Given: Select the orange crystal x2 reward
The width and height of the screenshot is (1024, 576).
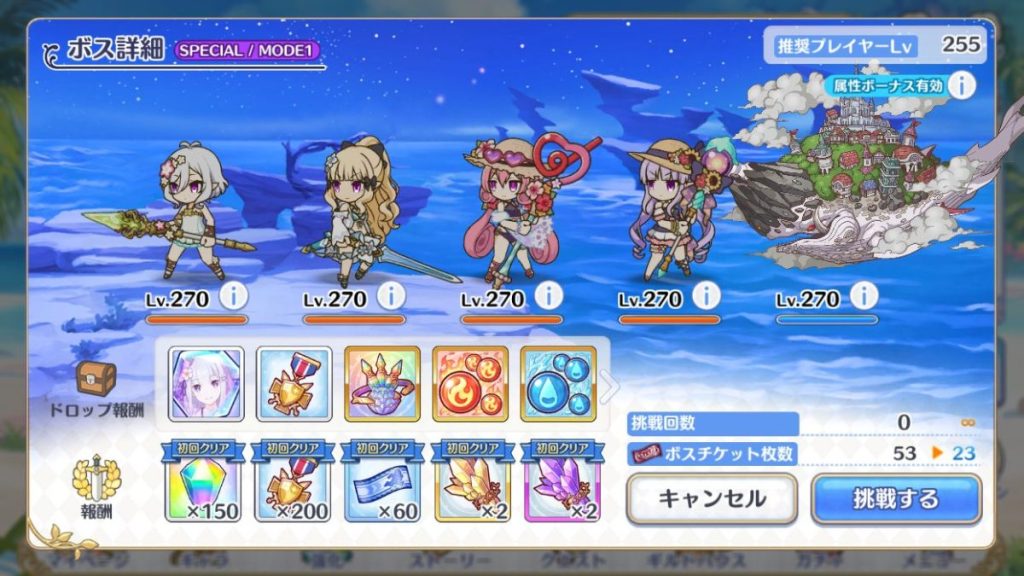Looking at the screenshot, I should [x=470, y=482].
